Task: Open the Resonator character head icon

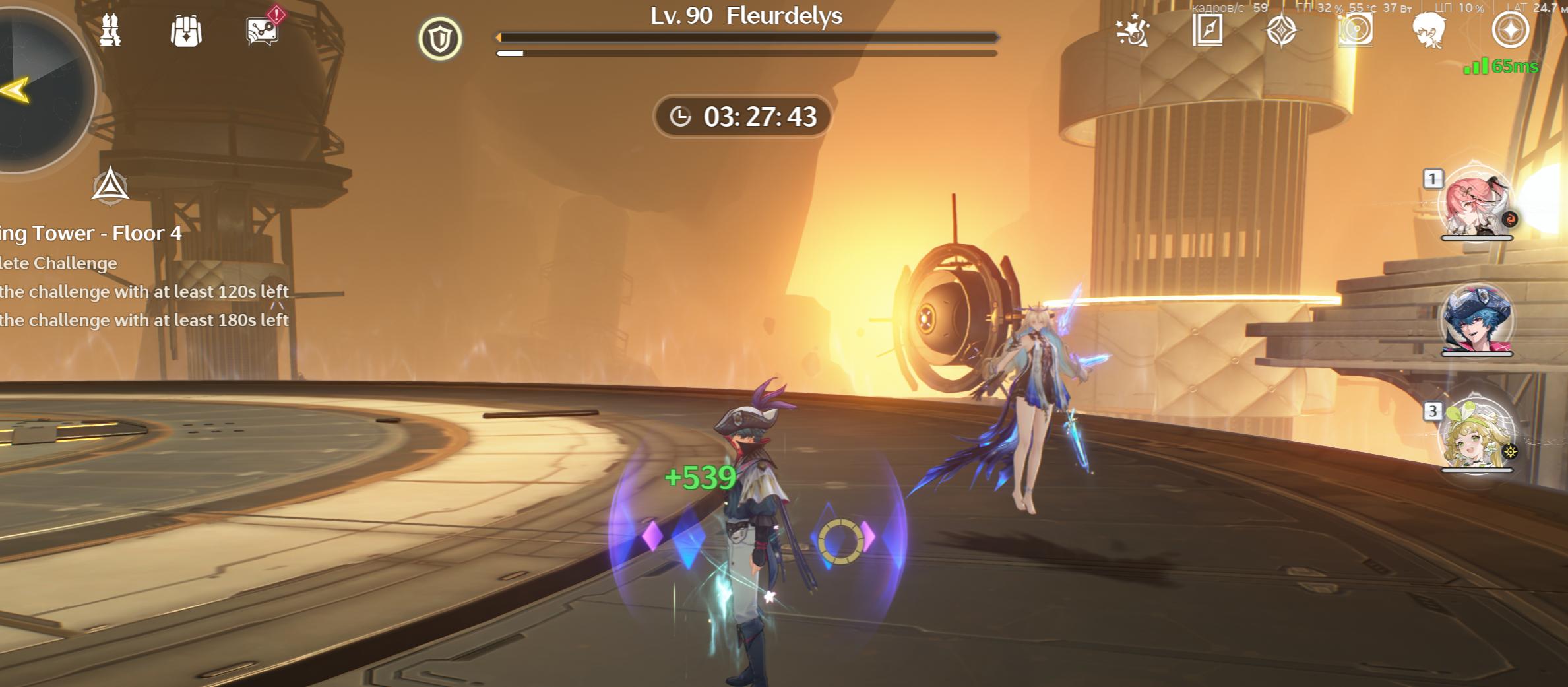Action: tap(1429, 30)
